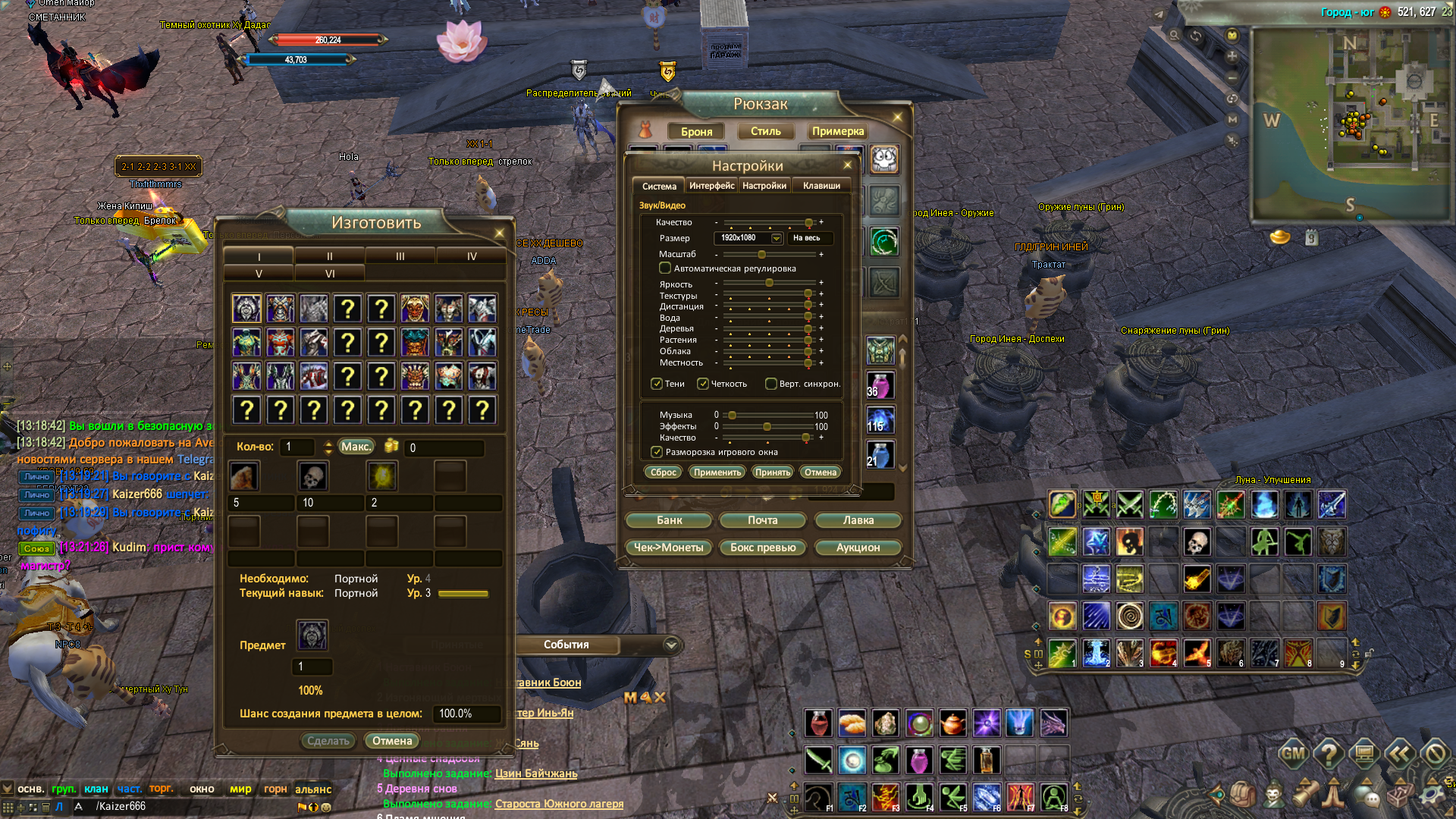Adjust the Музыка music volume slider
This screenshot has height=819, width=1456.
[x=733, y=416]
